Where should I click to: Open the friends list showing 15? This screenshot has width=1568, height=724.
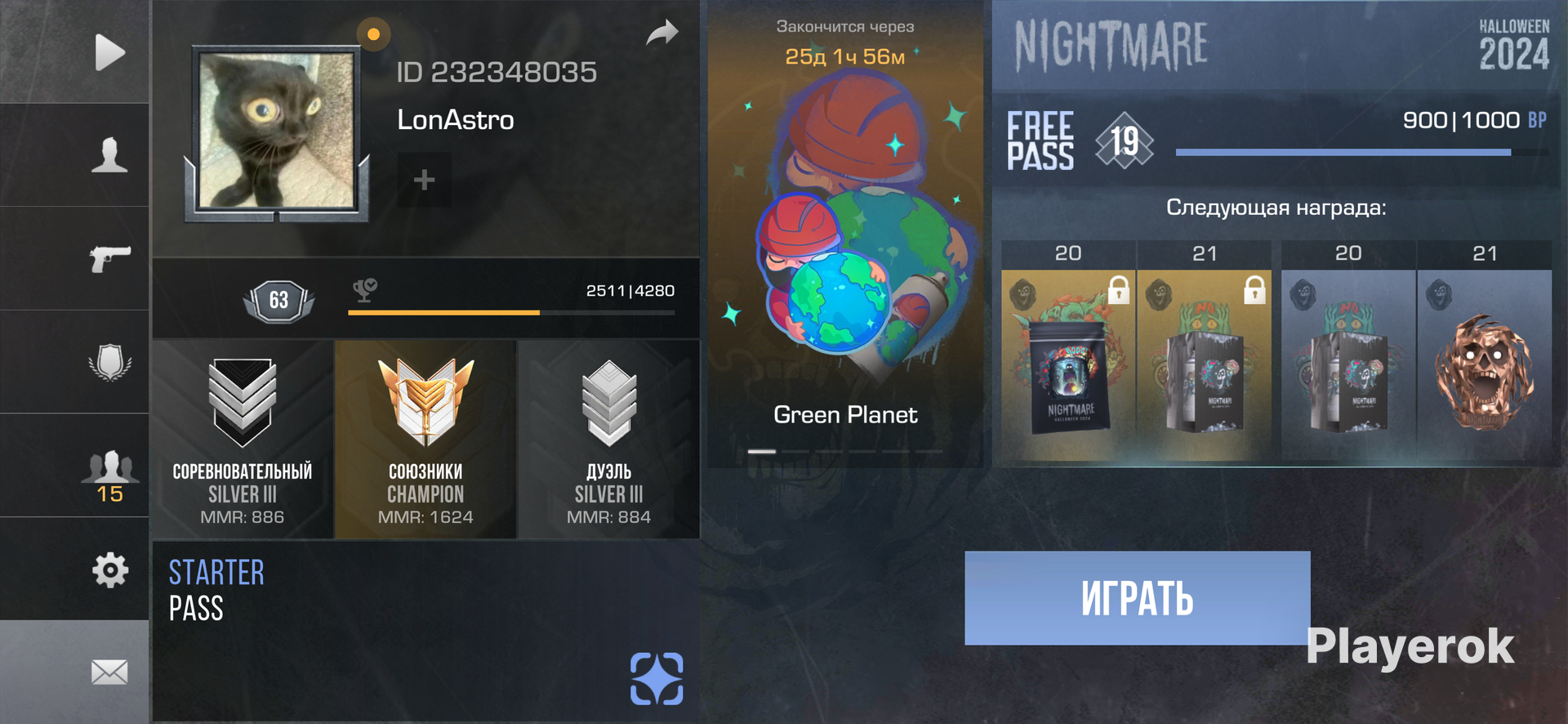point(109,474)
